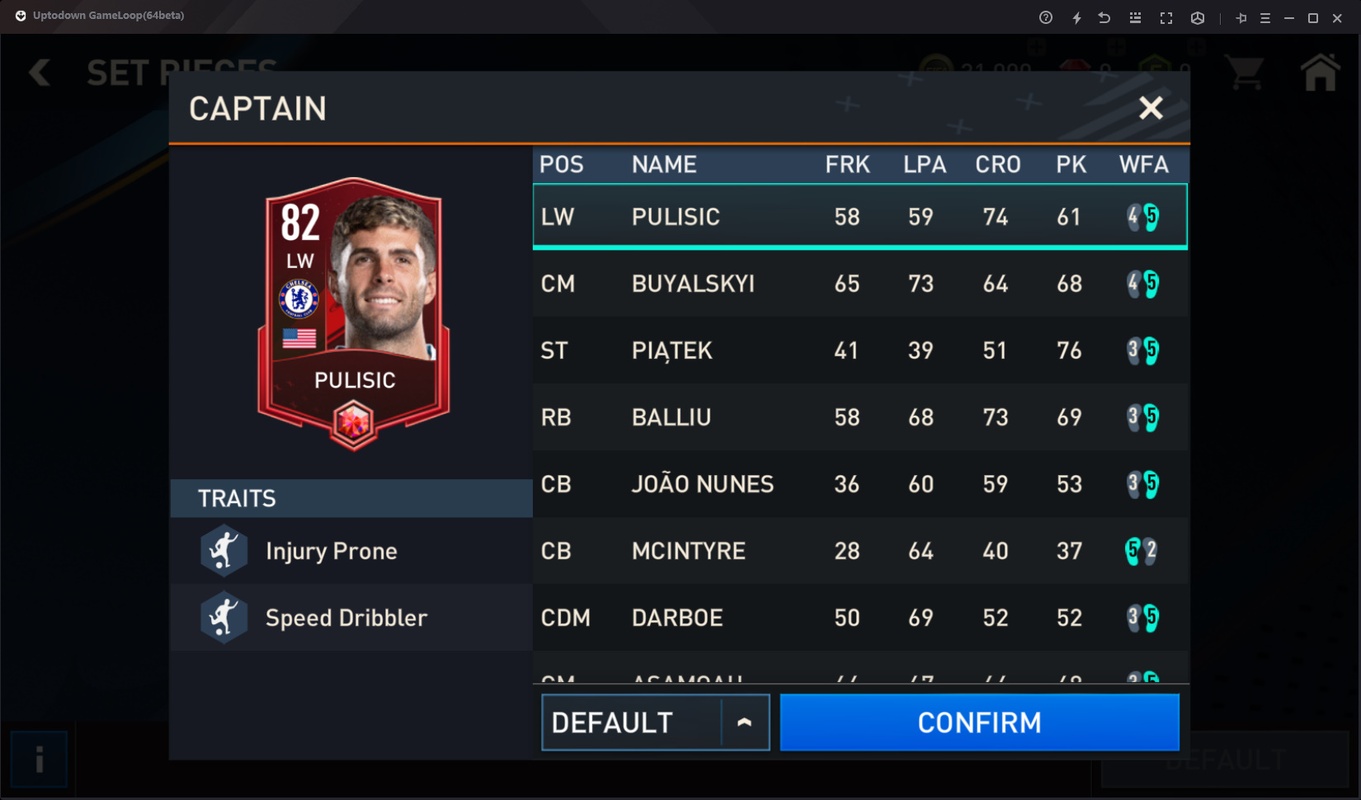Close the Captain dialog
The image size is (1361, 800).
pyautogui.click(x=1151, y=108)
